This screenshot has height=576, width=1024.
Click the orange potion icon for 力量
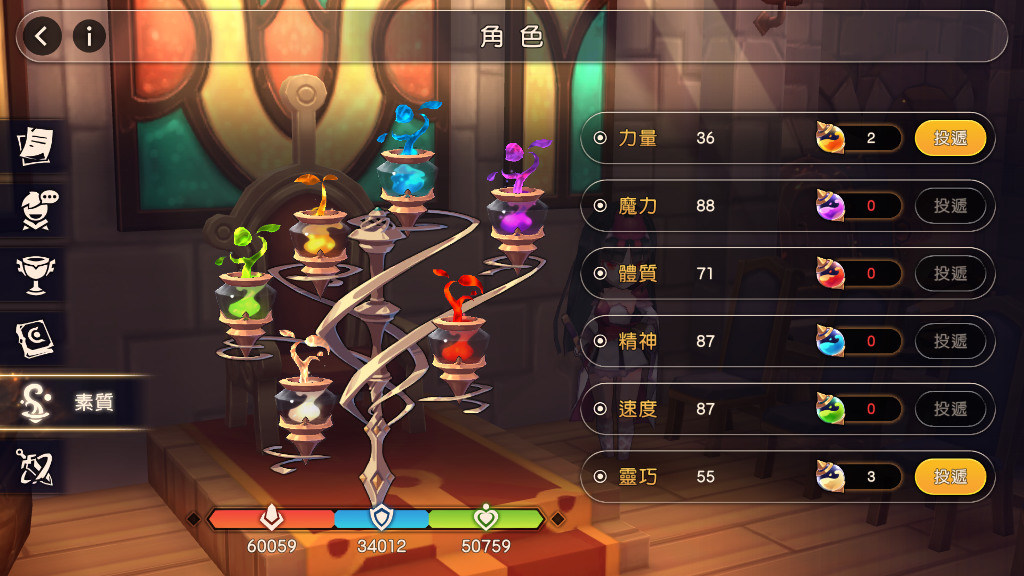[831, 138]
